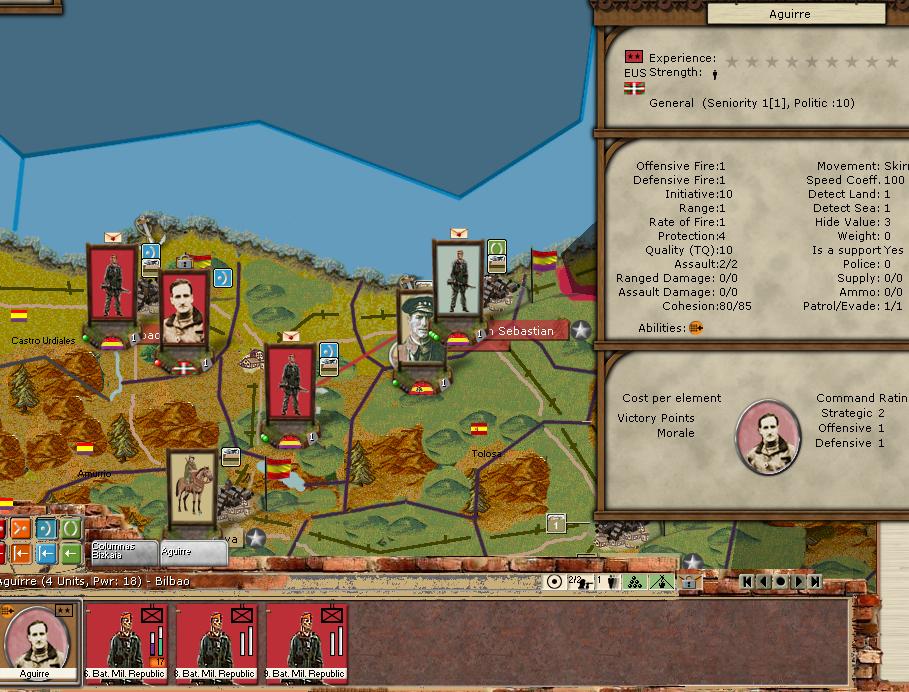Viewport: 909px width, 692px height.
Task: Click the target circle icon in unit bar
Action: click(x=554, y=582)
